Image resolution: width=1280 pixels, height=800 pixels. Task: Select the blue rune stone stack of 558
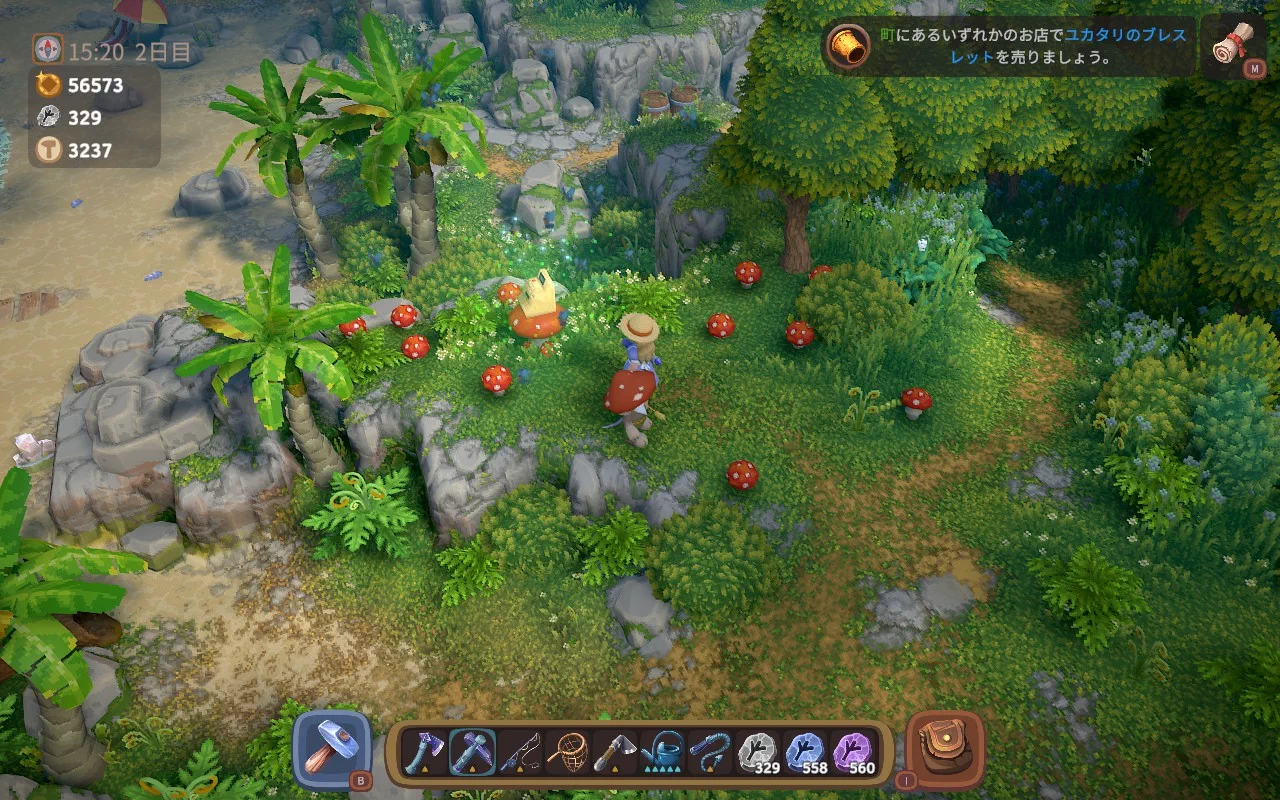pos(806,751)
